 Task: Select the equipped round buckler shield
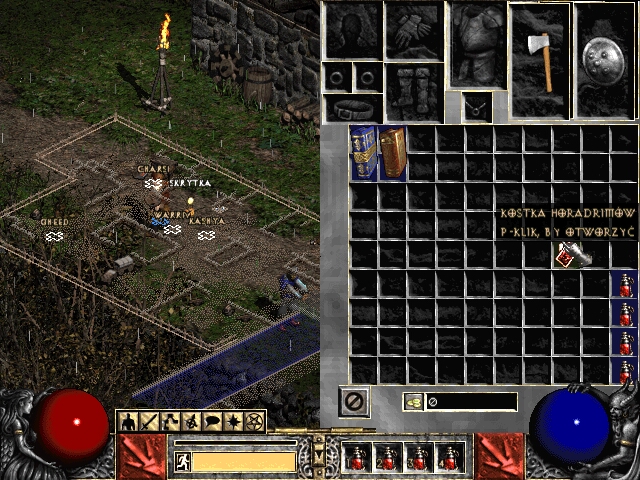pyautogui.click(x=606, y=60)
